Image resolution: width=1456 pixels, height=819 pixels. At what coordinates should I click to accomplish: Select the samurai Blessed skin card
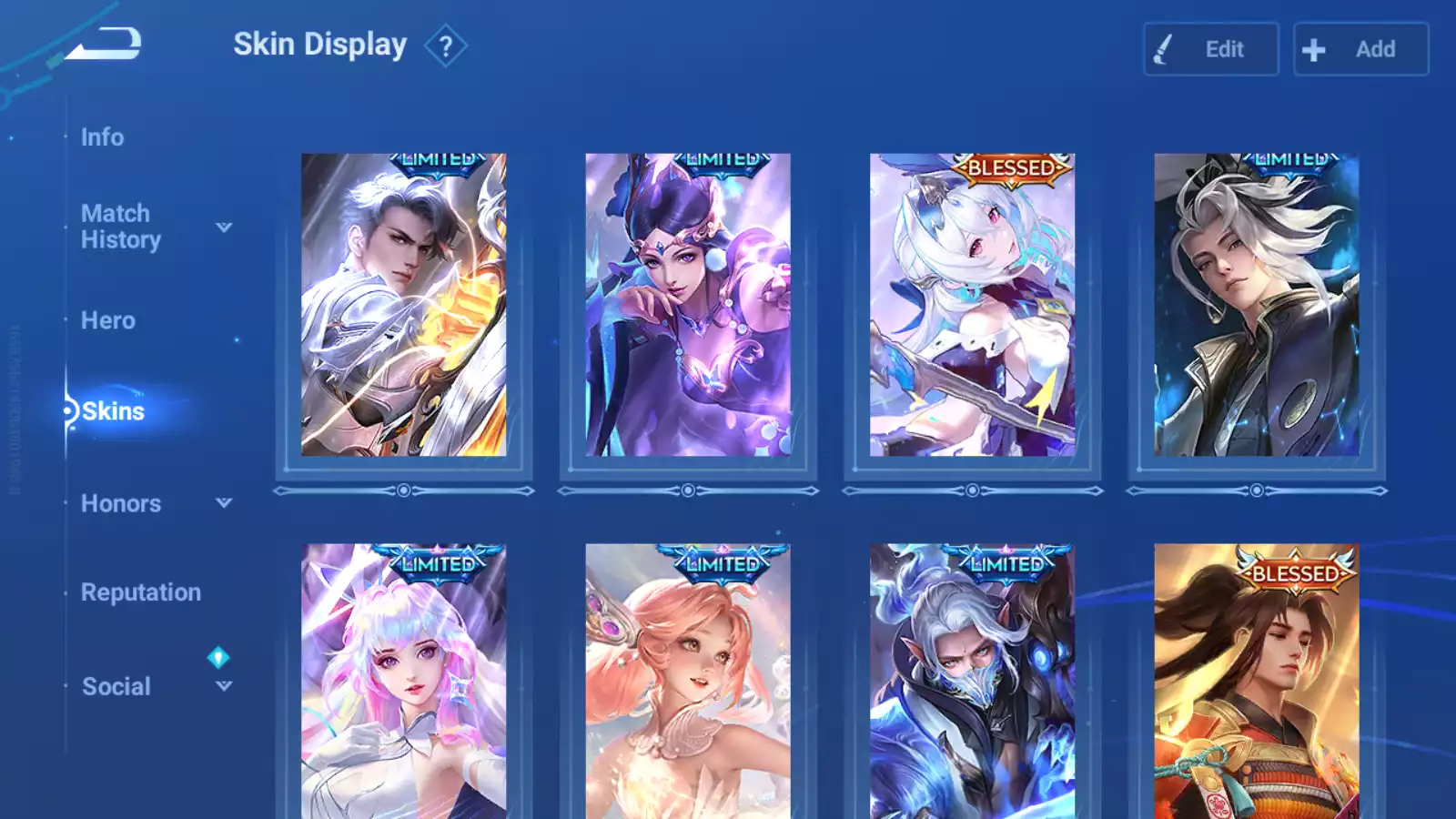click(1256, 682)
